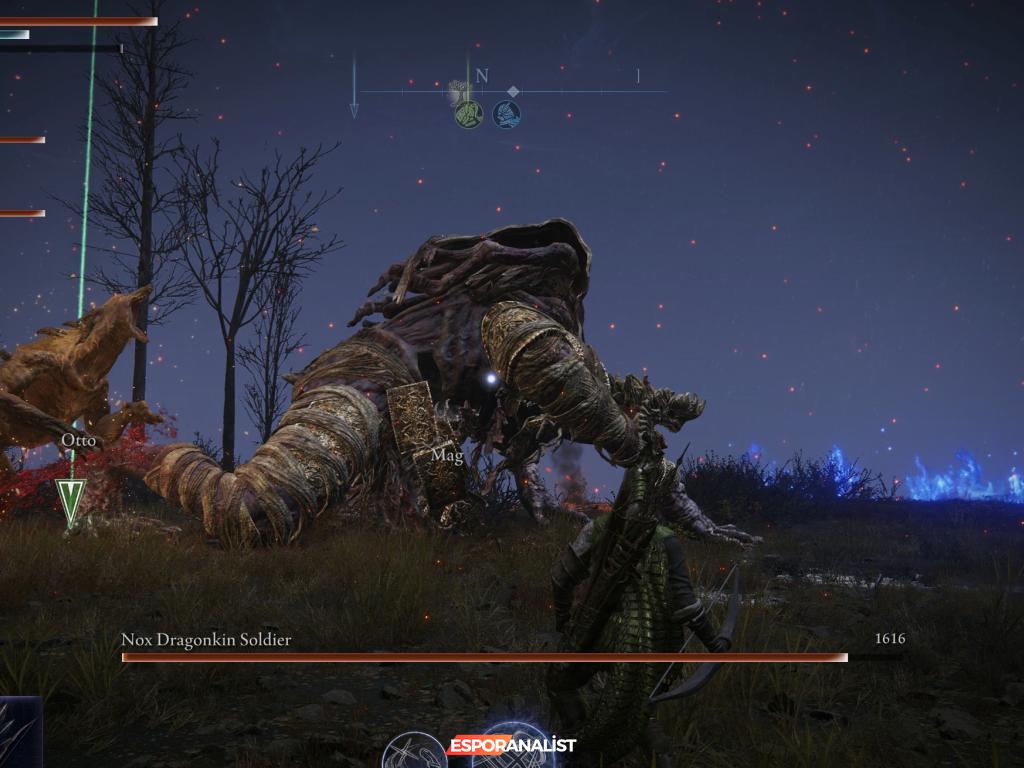Click the blue downward arrow beside the compass
This screenshot has width=1024, height=768.
354,88
